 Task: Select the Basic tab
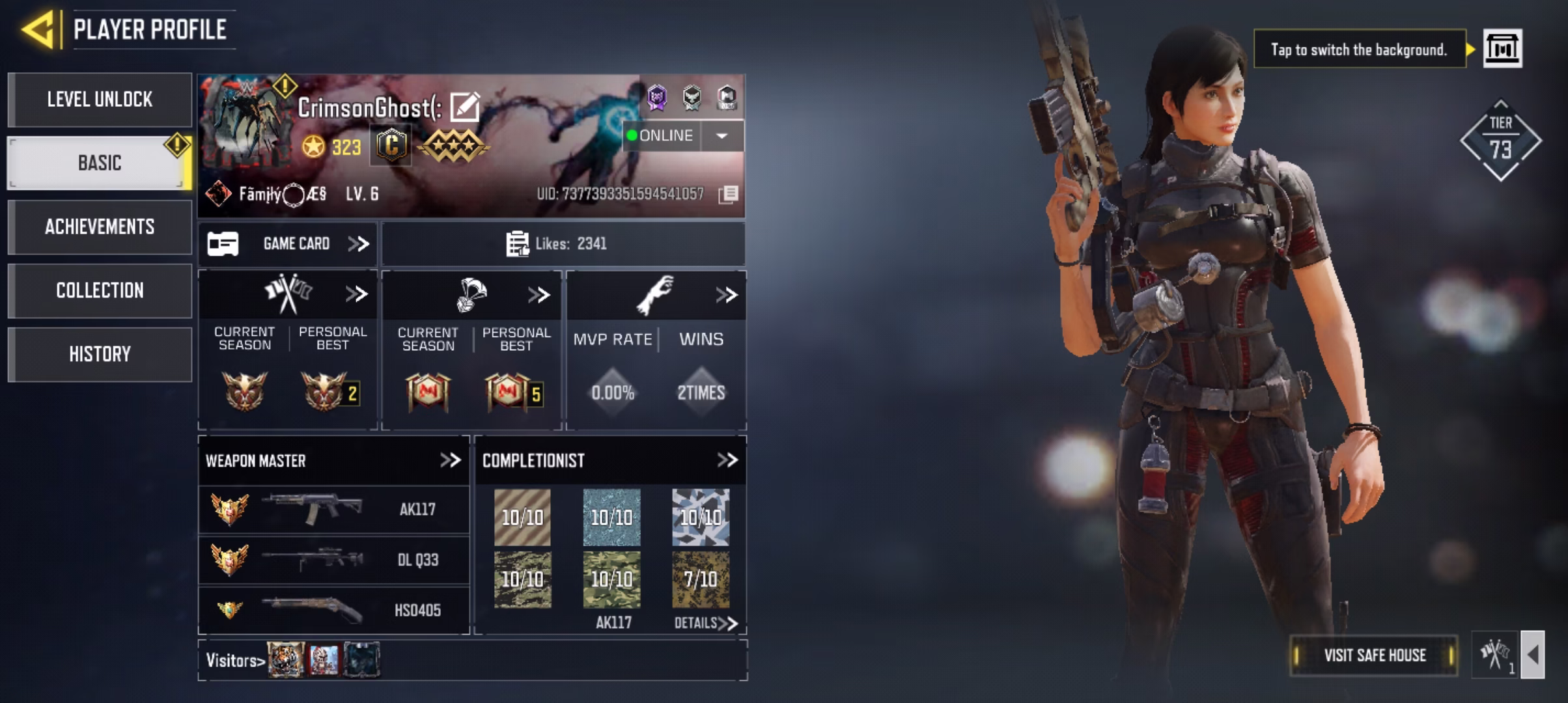100,163
